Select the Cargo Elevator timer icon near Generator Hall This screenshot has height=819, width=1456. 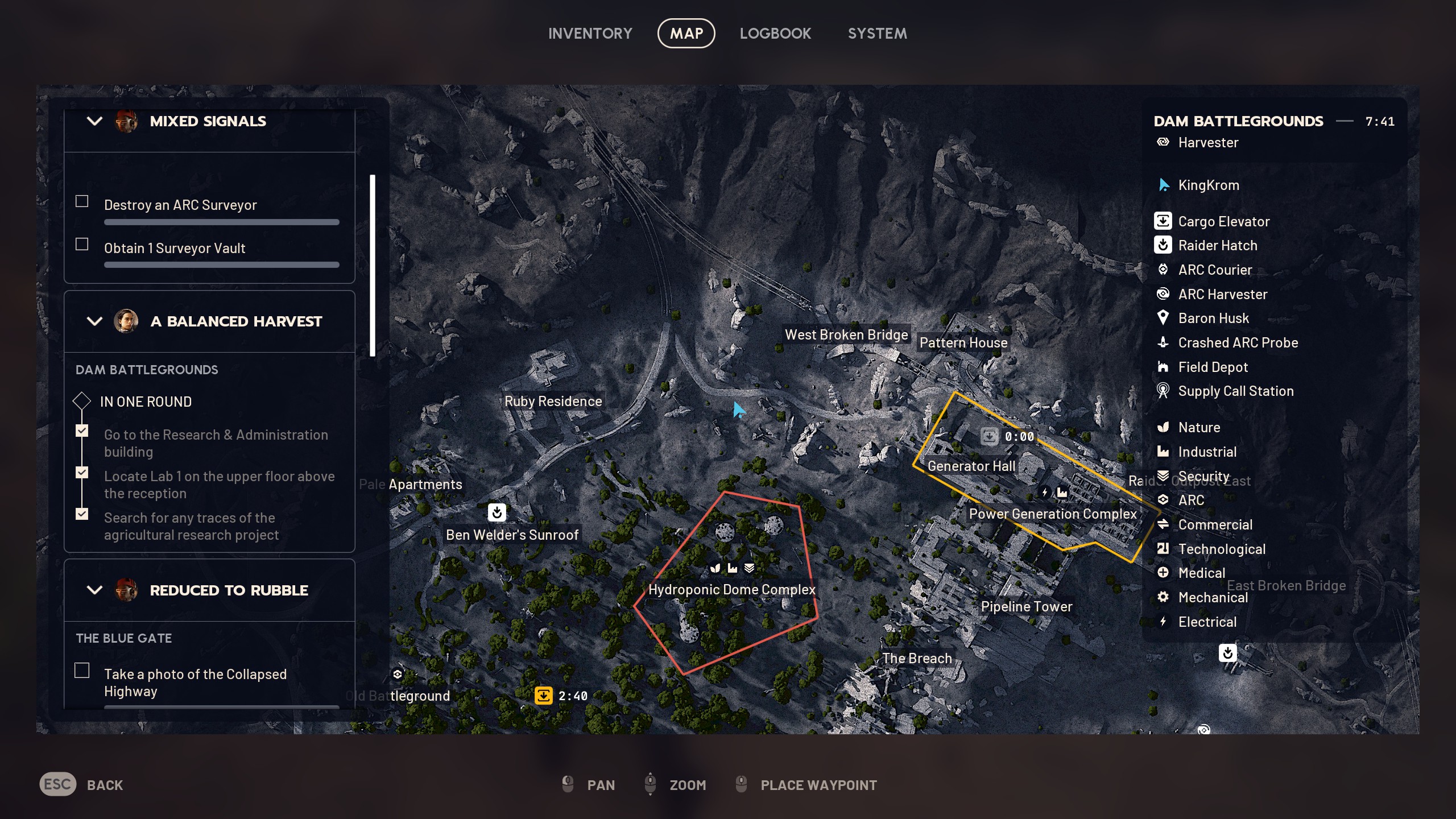click(x=989, y=436)
